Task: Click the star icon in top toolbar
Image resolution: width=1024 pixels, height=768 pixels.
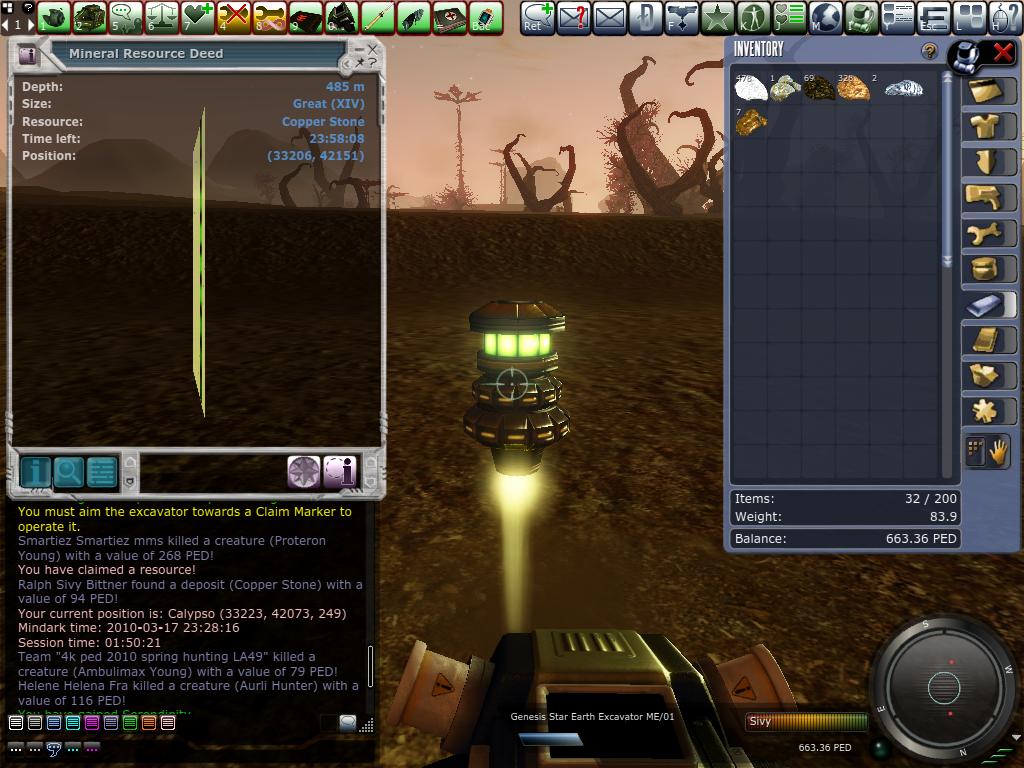Action: tap(717, 17)
